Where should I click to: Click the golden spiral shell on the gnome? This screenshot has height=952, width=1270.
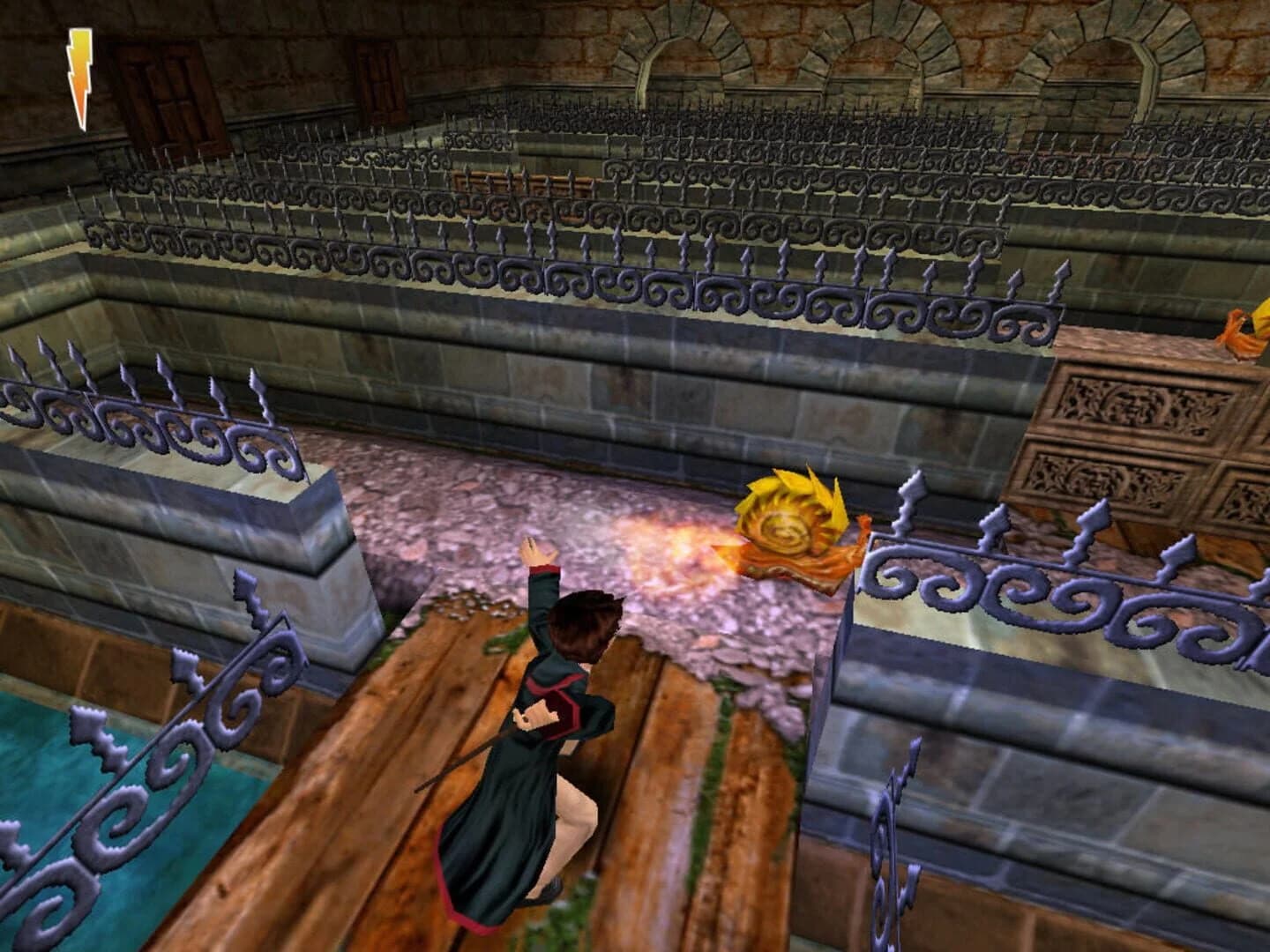pyautogui.click(x=785, y=533)
